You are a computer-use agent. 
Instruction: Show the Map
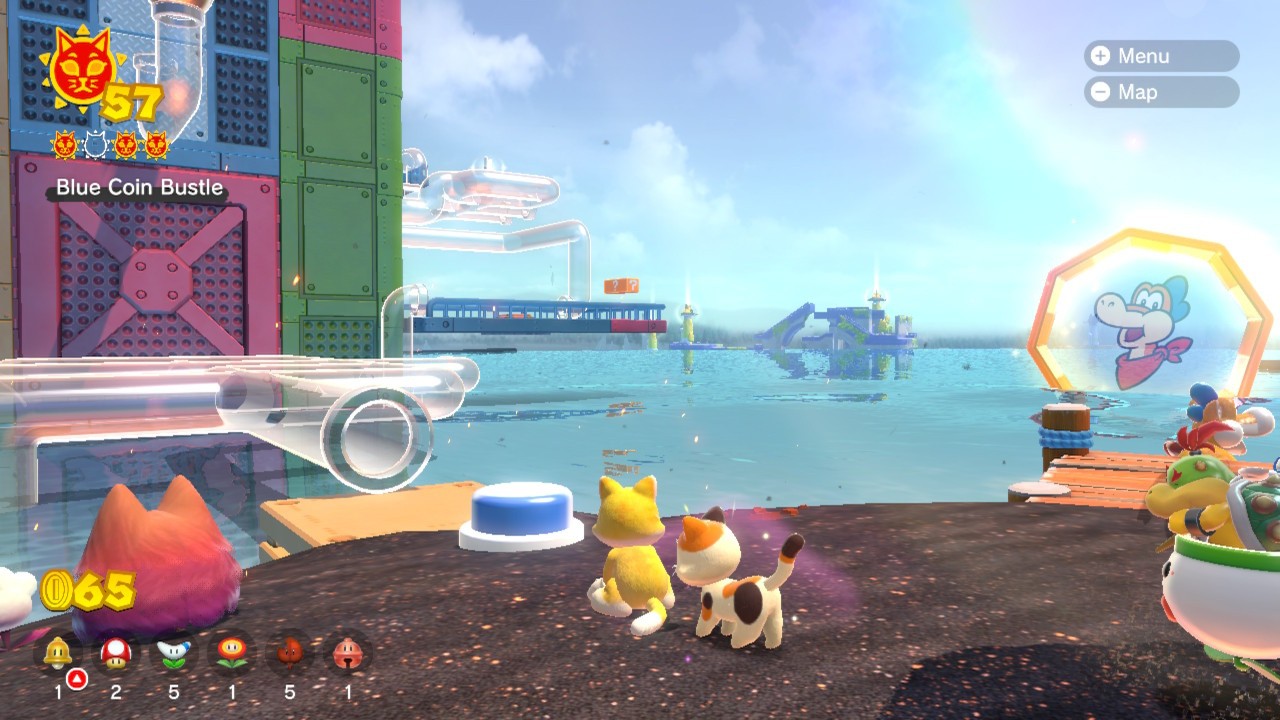[1160, 92]
